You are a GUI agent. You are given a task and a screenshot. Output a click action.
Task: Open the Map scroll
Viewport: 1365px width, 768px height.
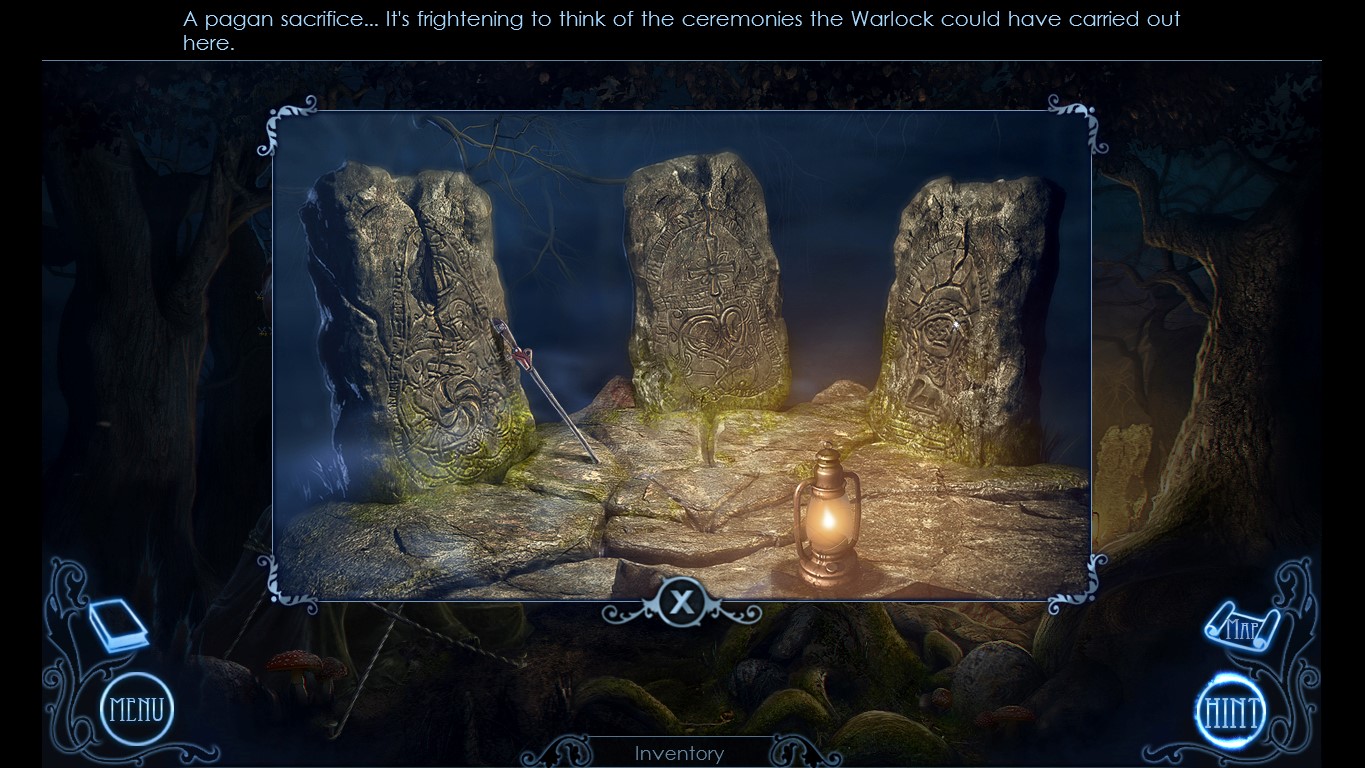click(1241, 628)
